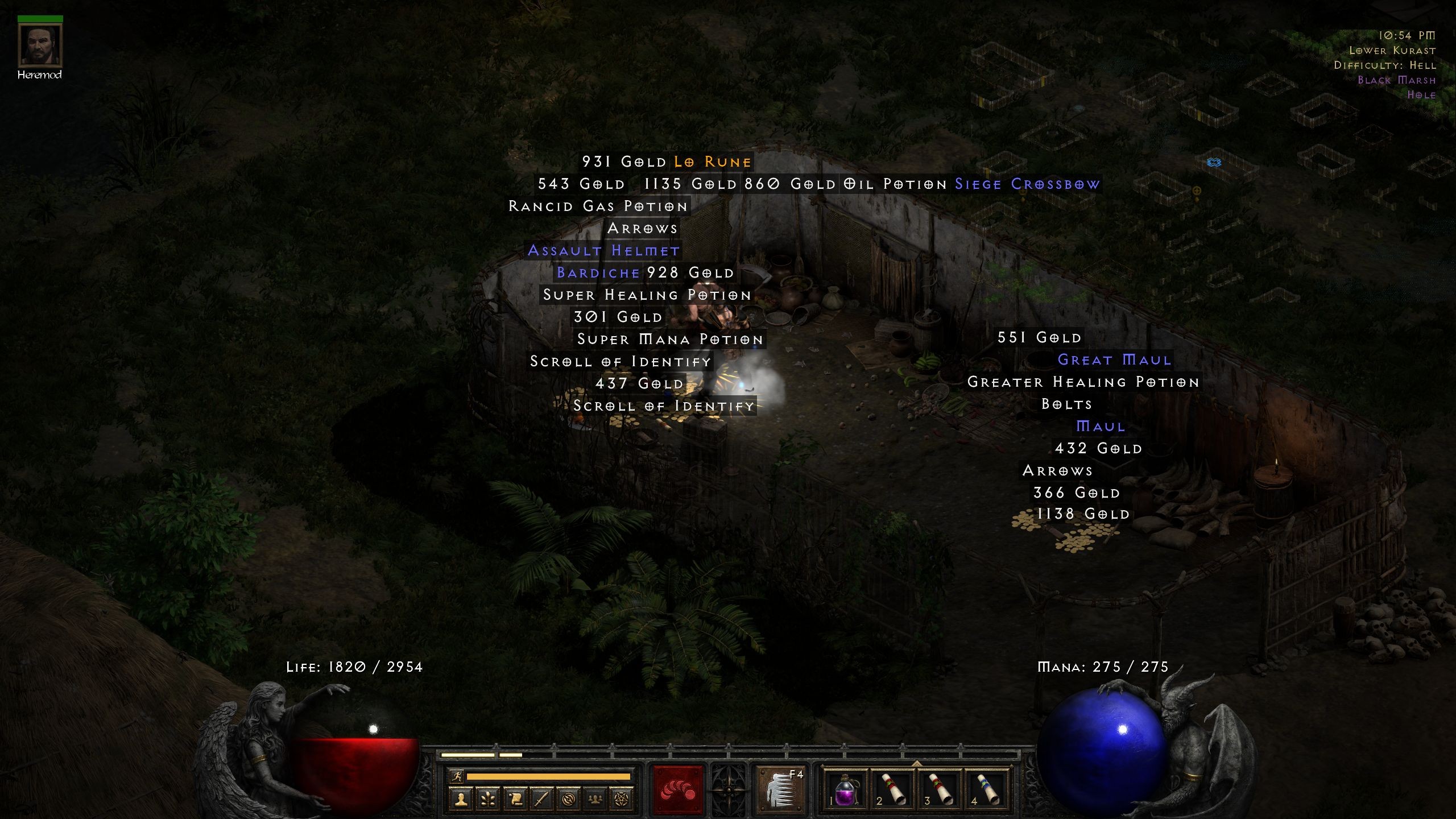Open the pentagram game menu button
Viewport: 1456px width, 819px height.
point(622,800)
